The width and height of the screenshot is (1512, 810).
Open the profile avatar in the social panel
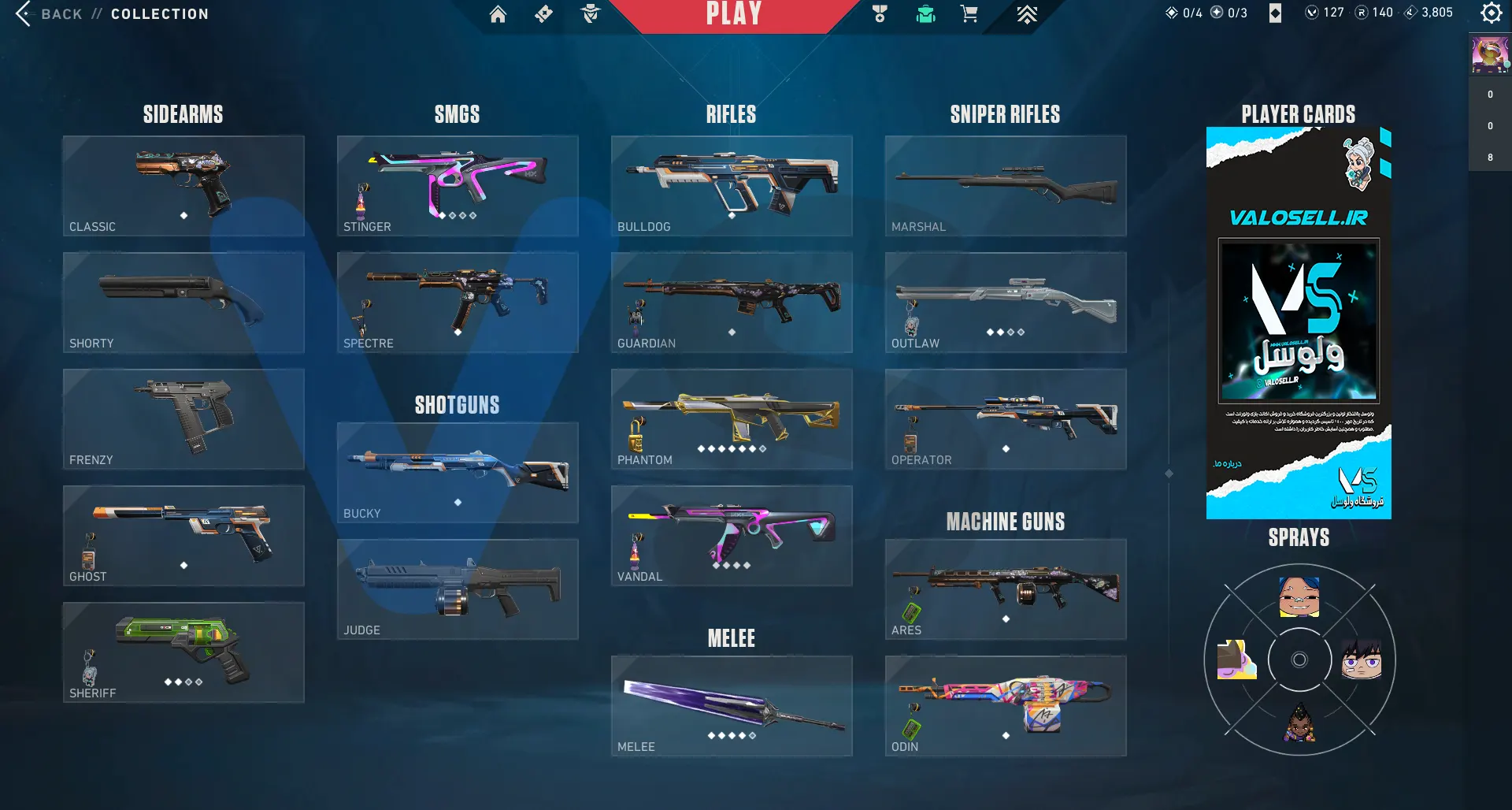(1489, 54)
